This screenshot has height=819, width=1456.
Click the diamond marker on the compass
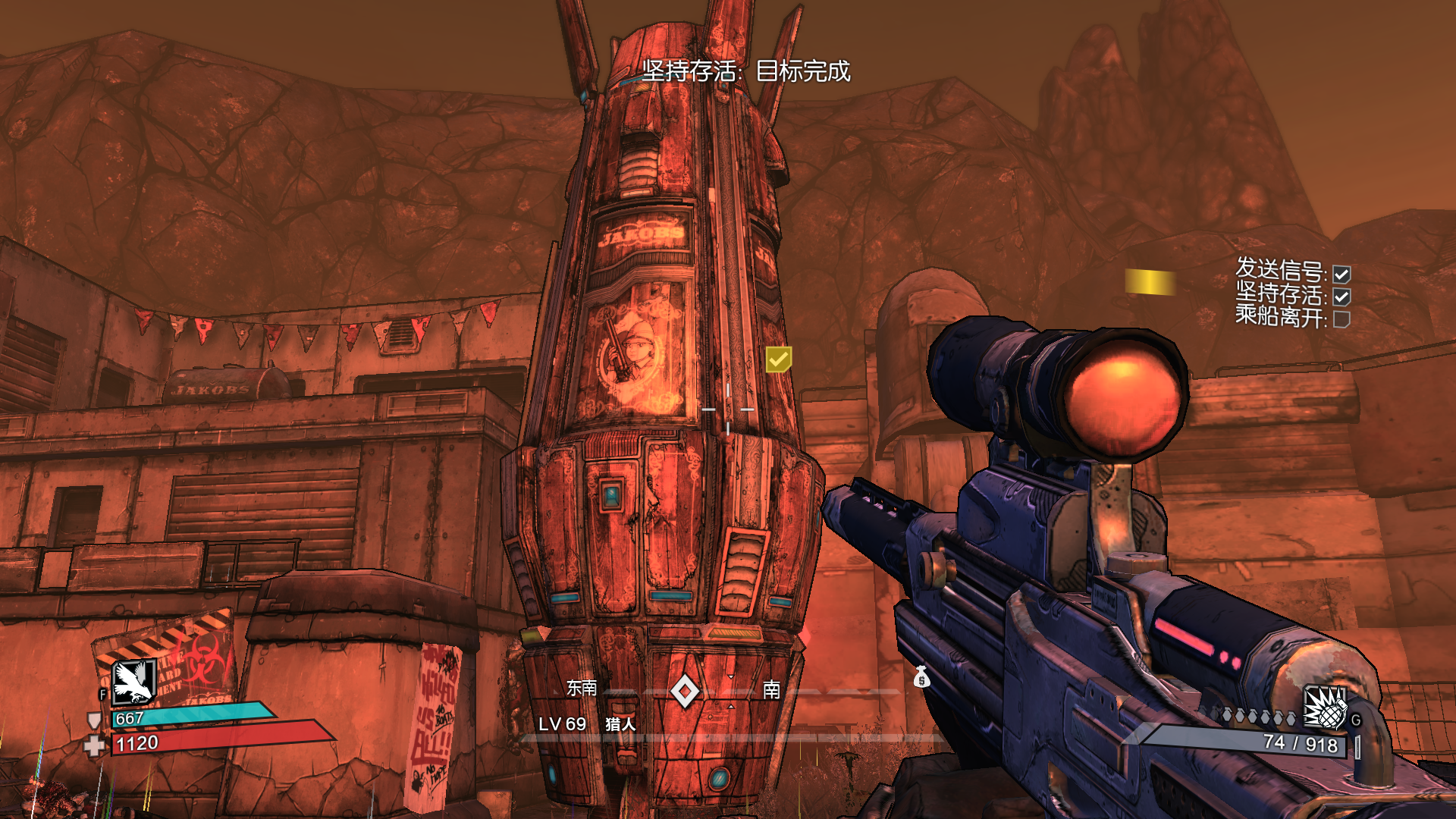click(x=685, y=691)
